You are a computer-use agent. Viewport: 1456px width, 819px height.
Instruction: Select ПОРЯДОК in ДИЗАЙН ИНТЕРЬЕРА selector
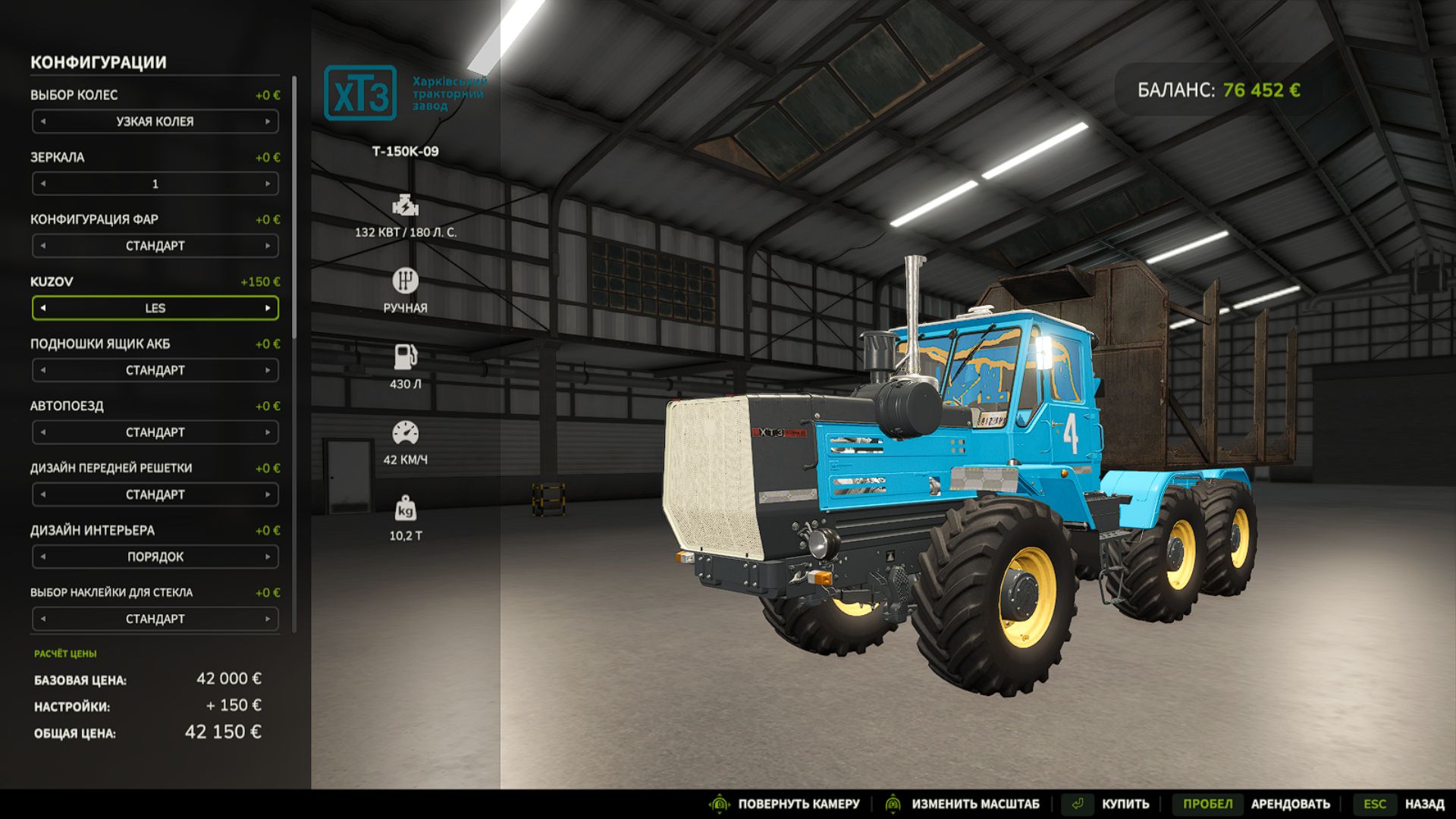click(155, 556)
